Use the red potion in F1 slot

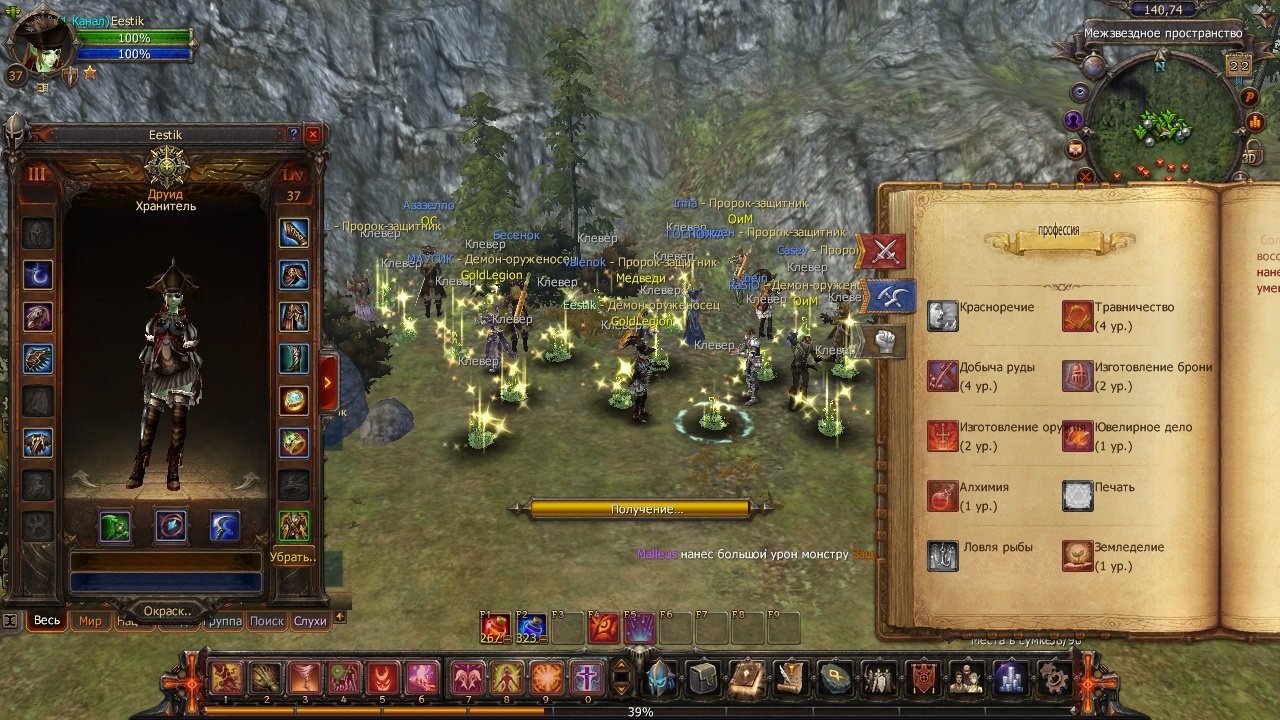coord(495,628)
